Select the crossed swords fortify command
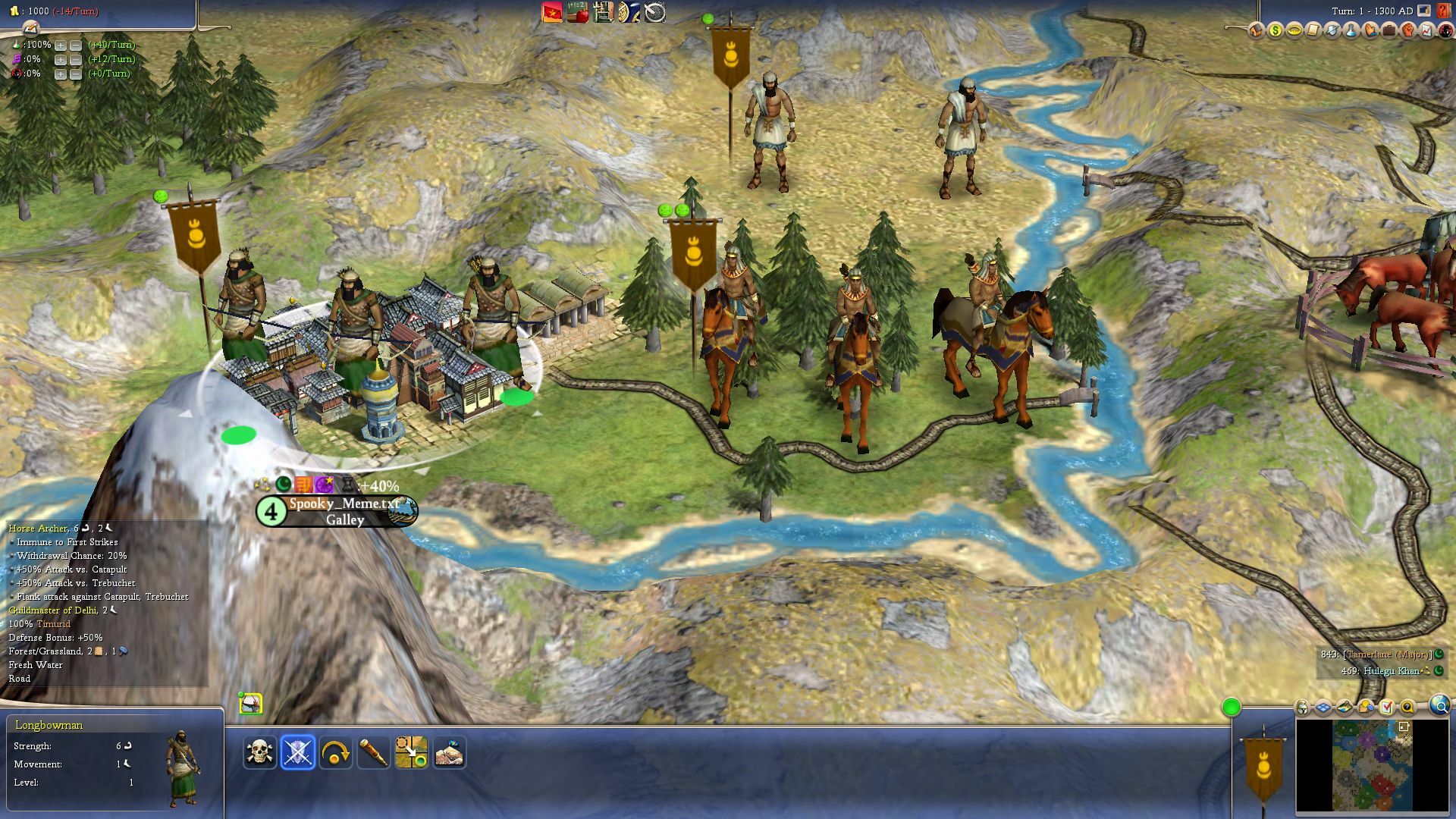 pos(297,752)
